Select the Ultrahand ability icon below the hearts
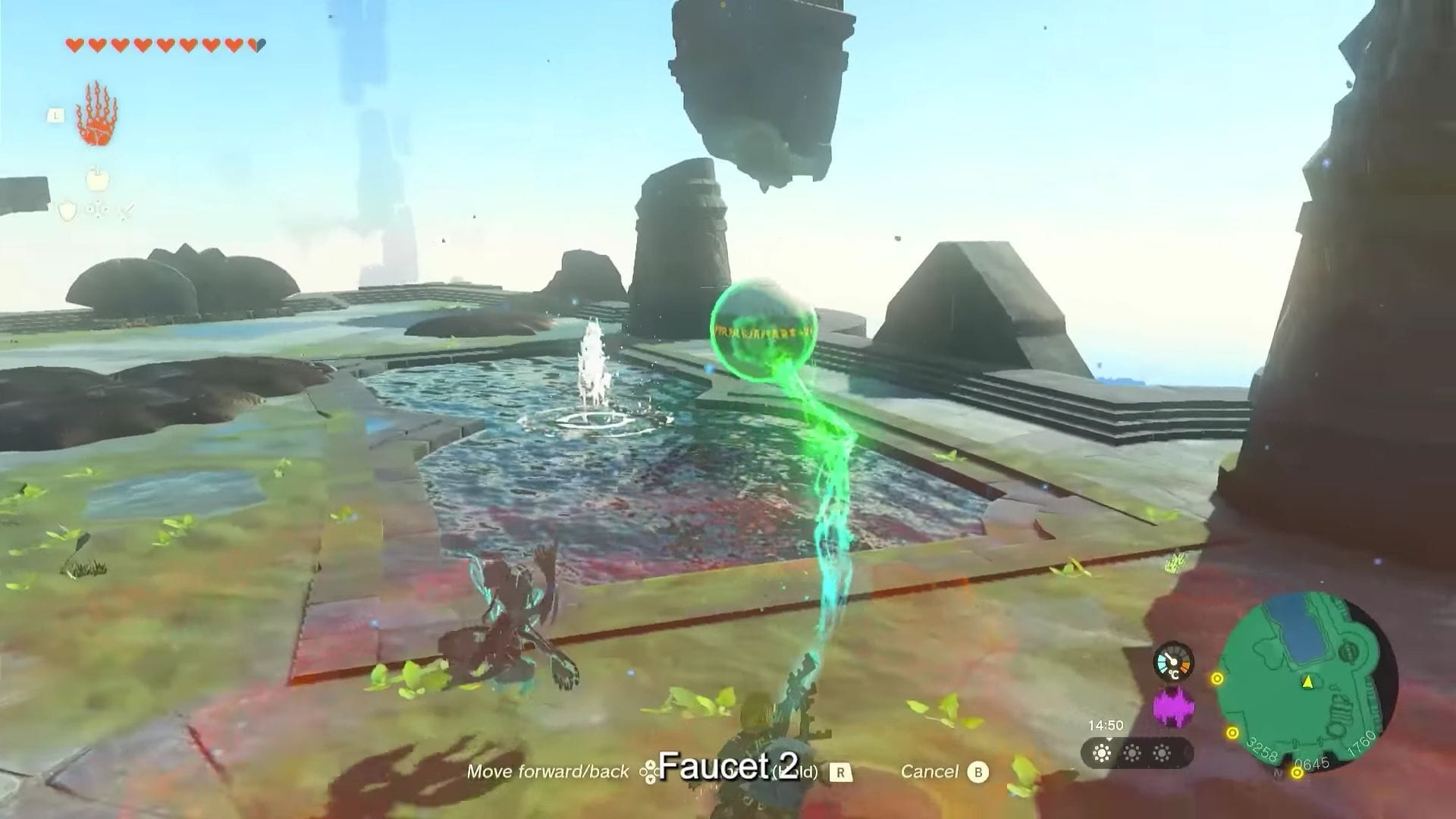Viewport: 1456px width, 819px height. [x=98, y=113]
